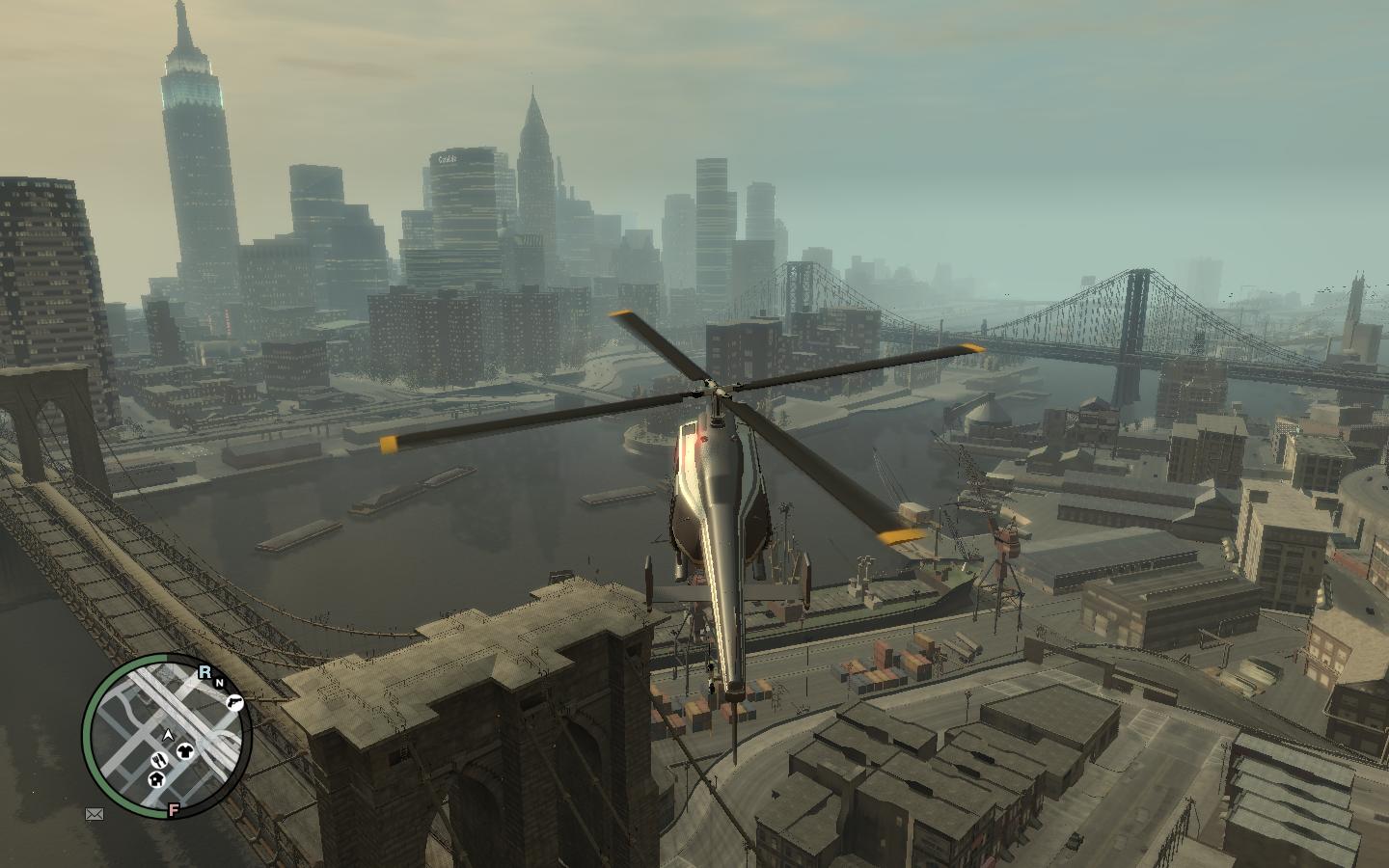Screen dimensions: 1389x868
Task: Click the gun shop blip on the minimap
Action: 234,702
